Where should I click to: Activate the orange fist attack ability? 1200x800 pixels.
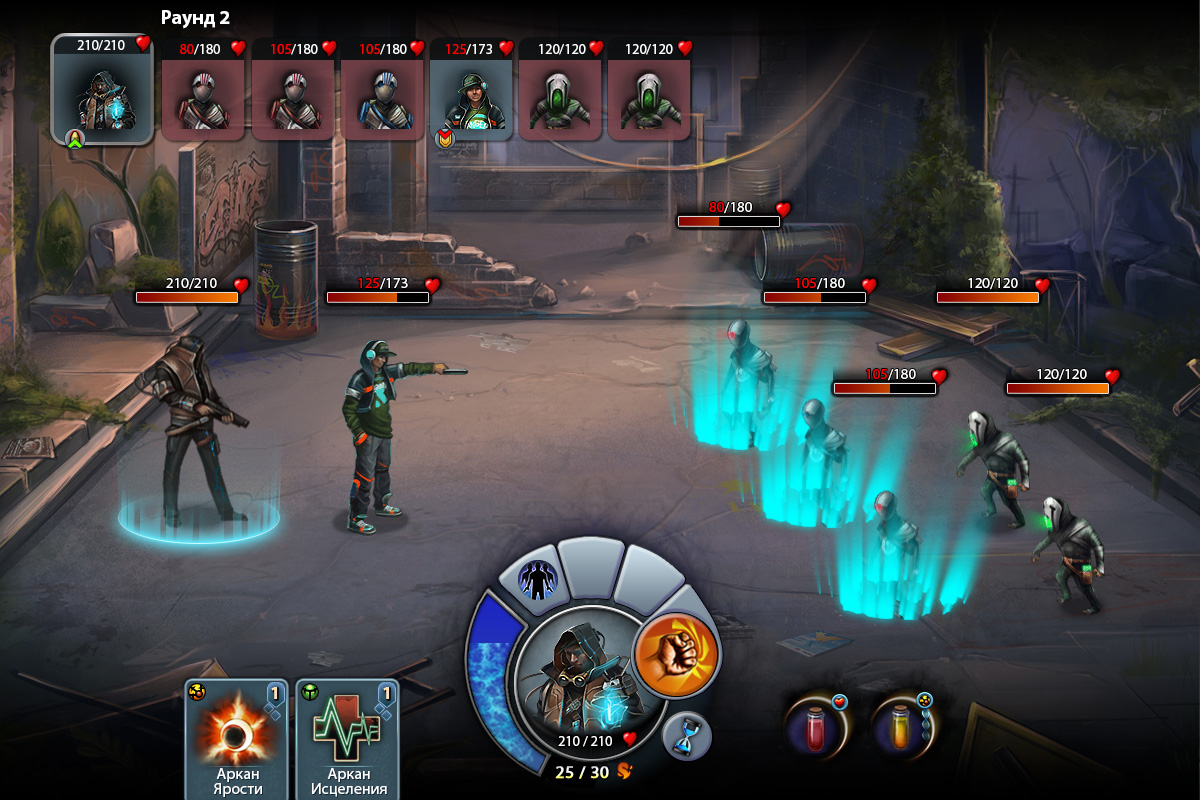pos(676,655)
